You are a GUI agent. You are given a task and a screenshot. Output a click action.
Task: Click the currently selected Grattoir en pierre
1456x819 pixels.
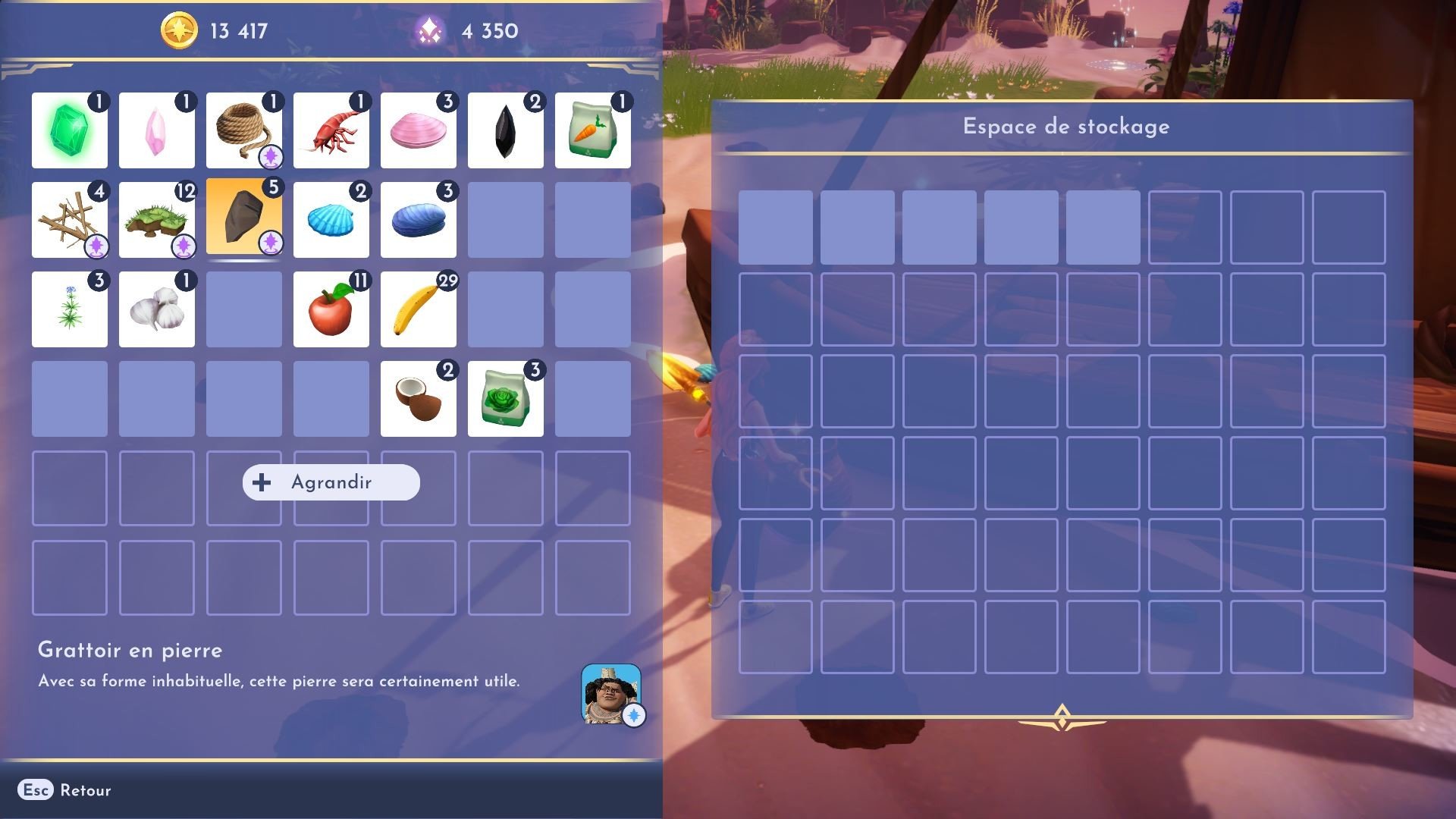[x=243, y=220]
